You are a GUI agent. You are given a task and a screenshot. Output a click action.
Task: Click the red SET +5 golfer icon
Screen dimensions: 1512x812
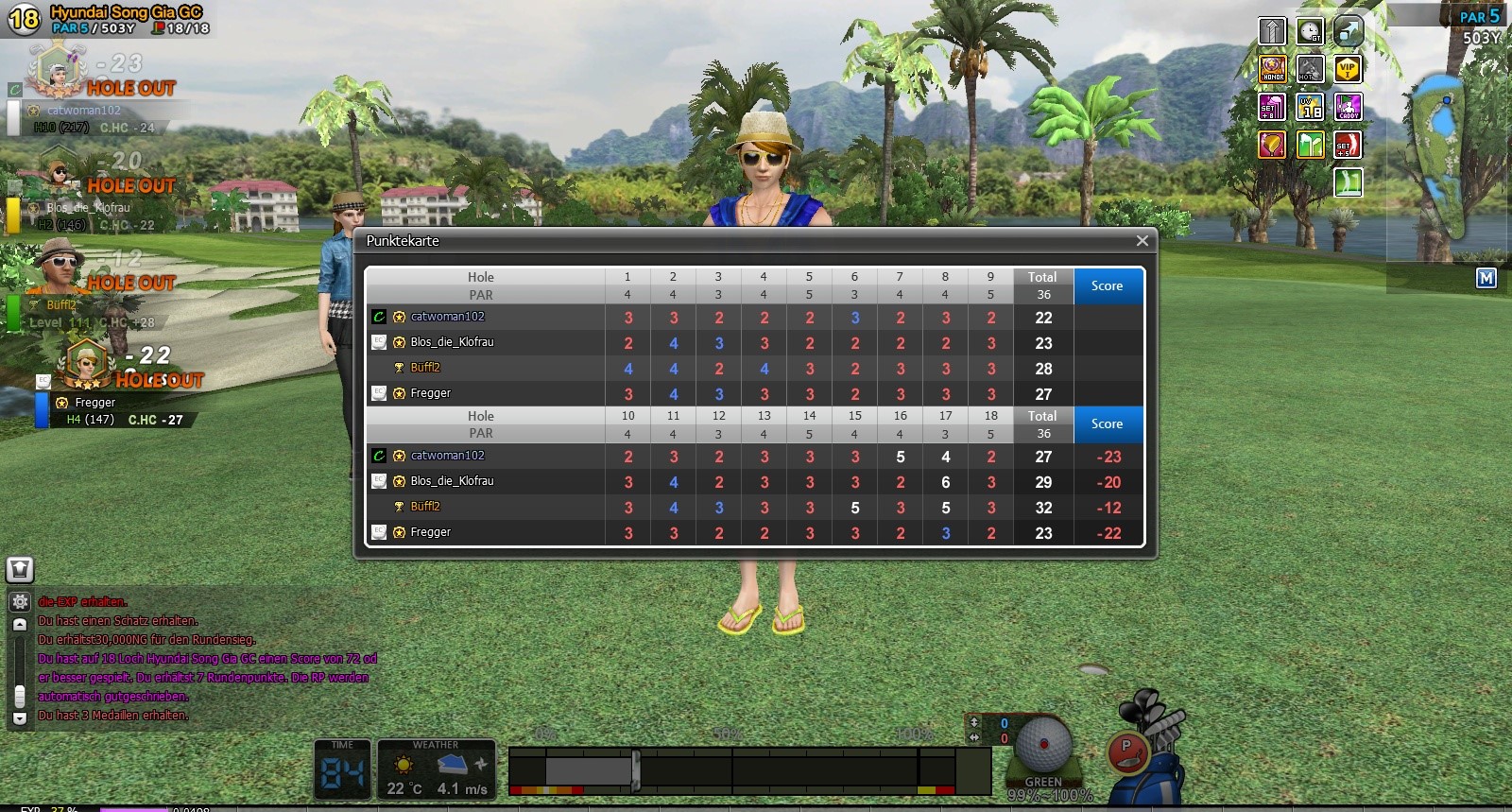click(1348, 145)
